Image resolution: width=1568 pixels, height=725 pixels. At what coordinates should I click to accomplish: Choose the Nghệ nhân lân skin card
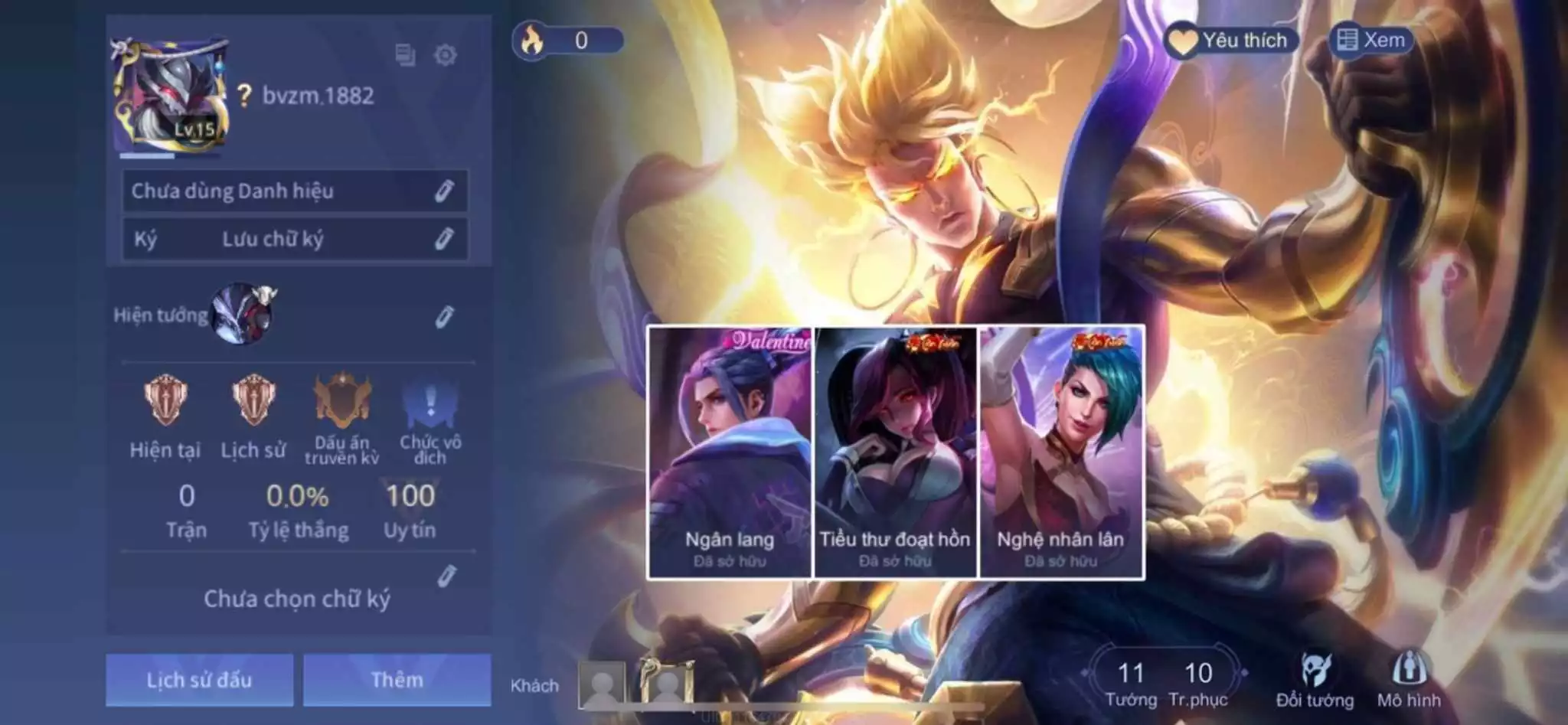pyautogui.click(x=1061, y=452)
